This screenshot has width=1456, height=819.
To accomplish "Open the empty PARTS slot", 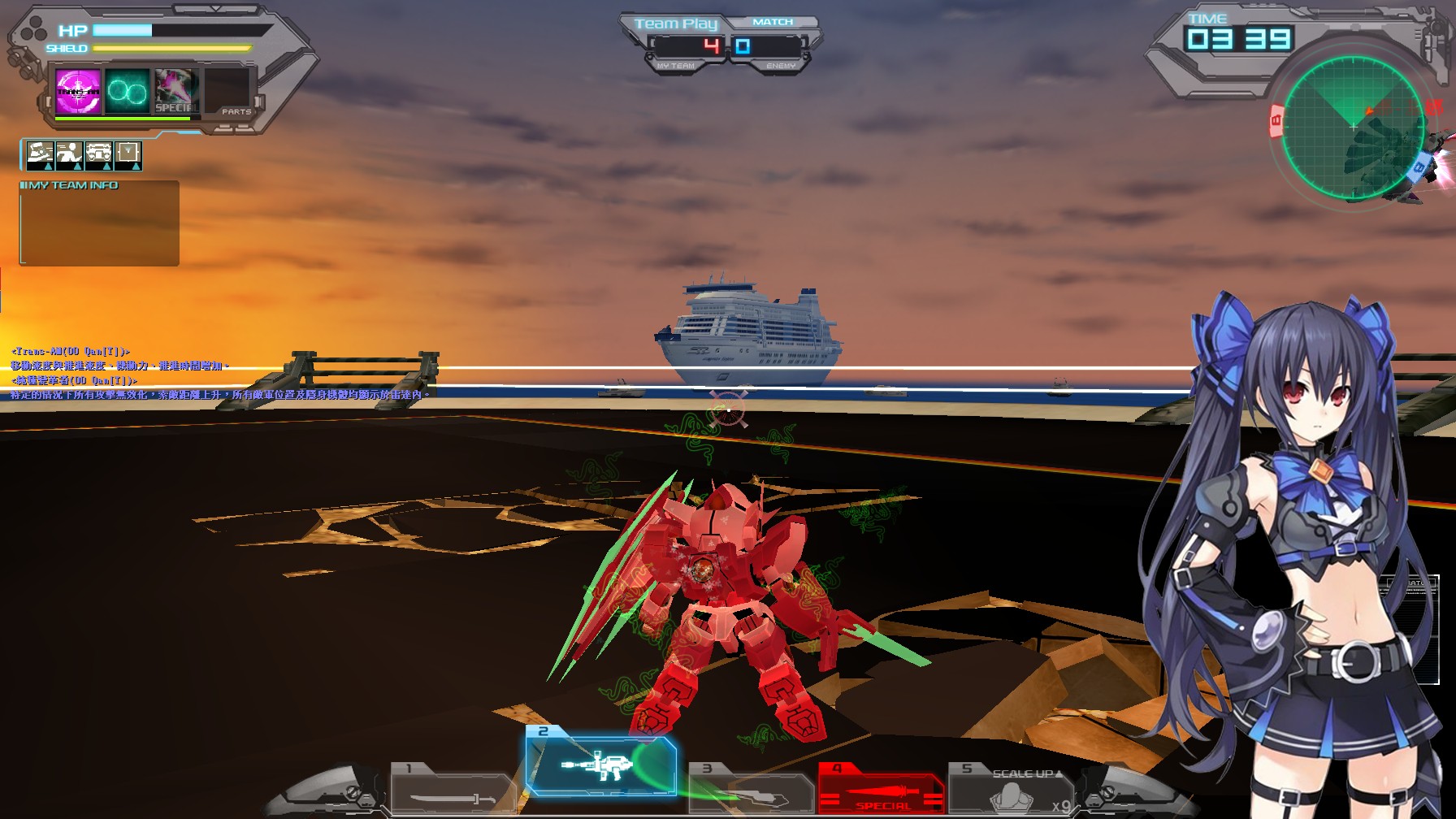I will 225,89.
